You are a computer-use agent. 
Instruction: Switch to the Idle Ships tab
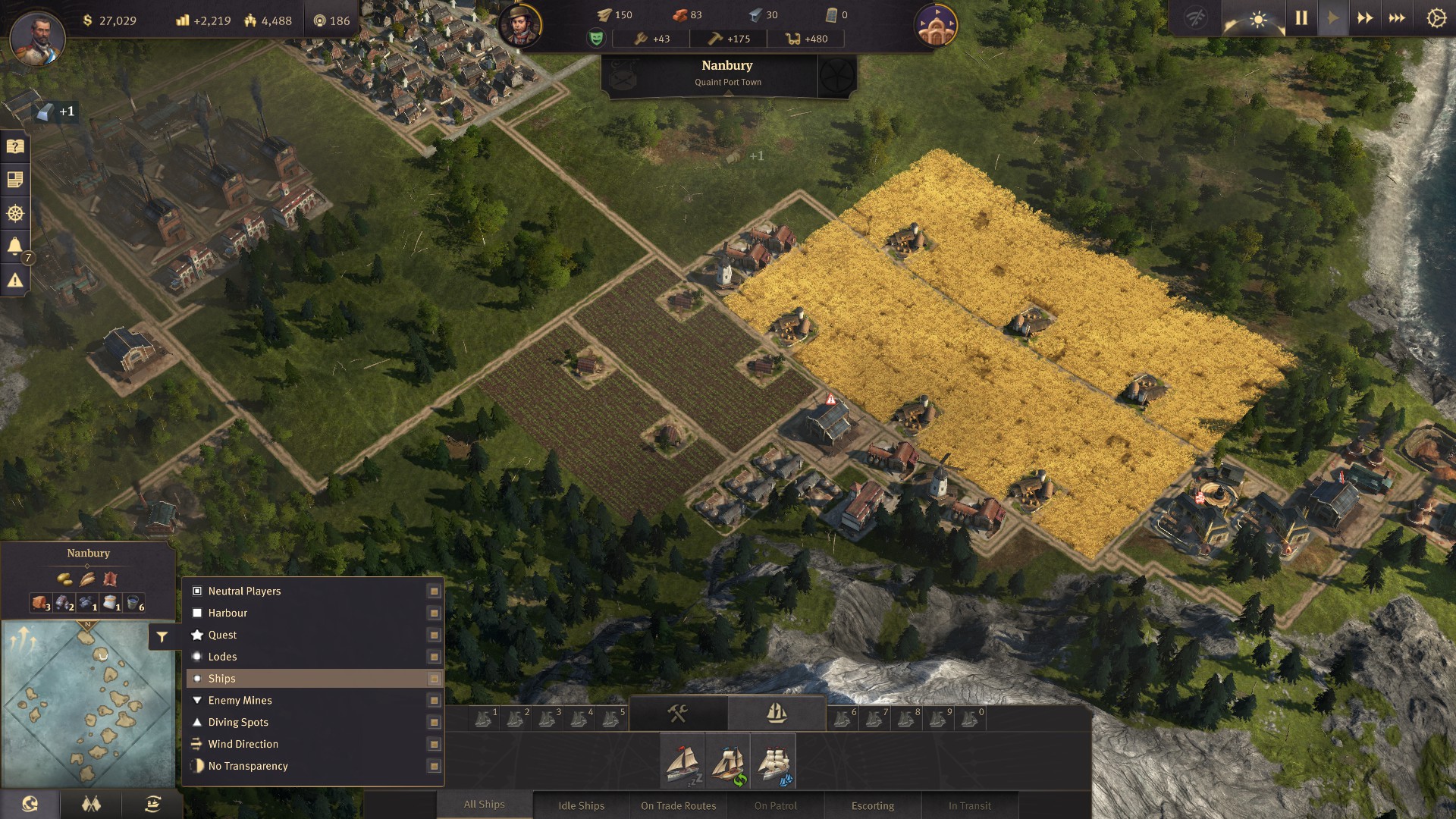tap(581, 805)
